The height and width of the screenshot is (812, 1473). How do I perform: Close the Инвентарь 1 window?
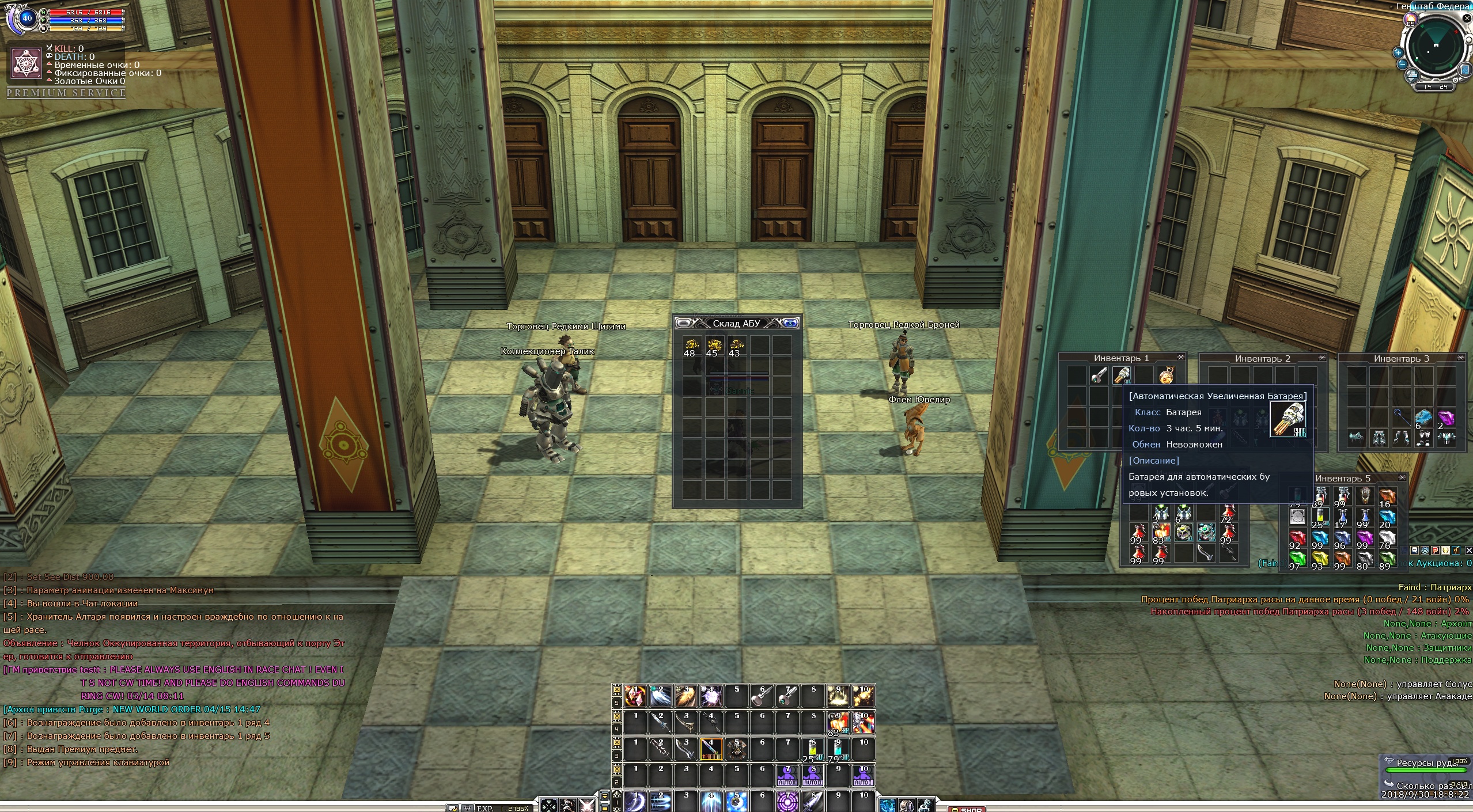pyautogui.click(x=1180, y=358)
